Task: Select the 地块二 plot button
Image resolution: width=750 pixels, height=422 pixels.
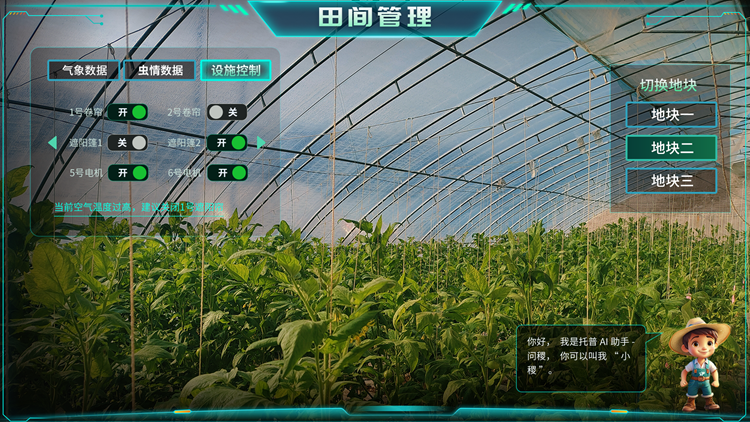Action: click(672, 148)
